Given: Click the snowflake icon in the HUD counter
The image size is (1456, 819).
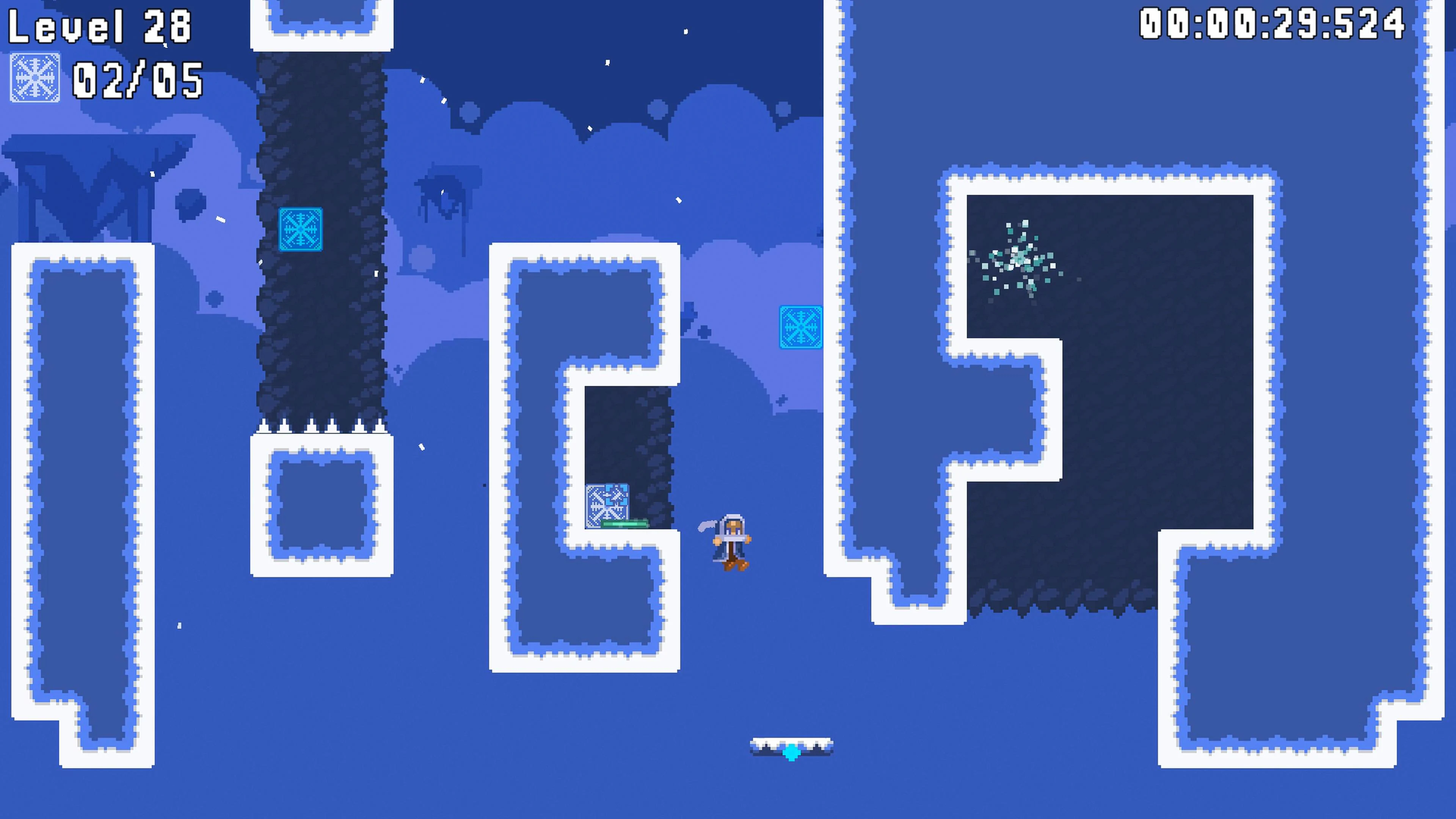Looking at the screenshot, I should coord(35,78).
